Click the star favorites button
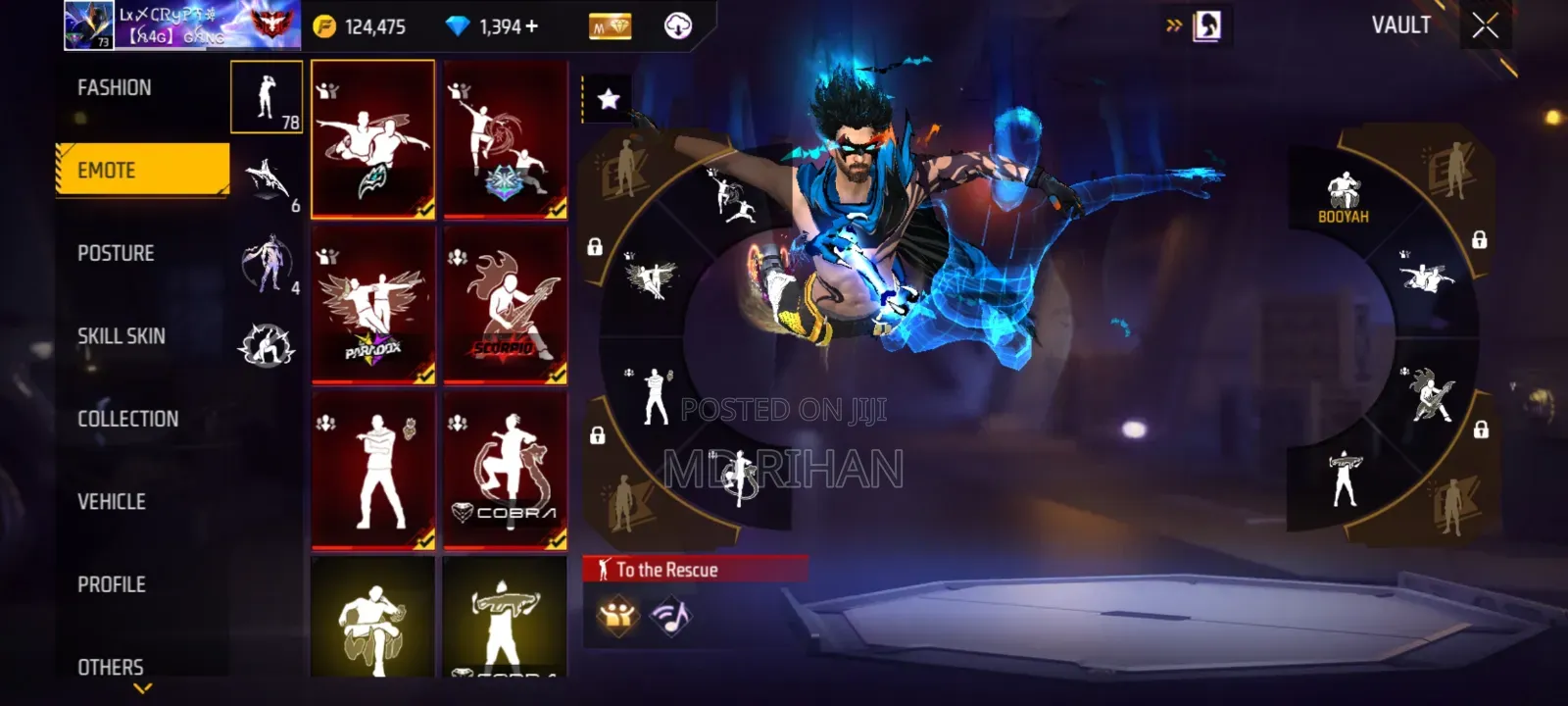The height and width of the screenshot is (706, 1568). coord(608,99)
